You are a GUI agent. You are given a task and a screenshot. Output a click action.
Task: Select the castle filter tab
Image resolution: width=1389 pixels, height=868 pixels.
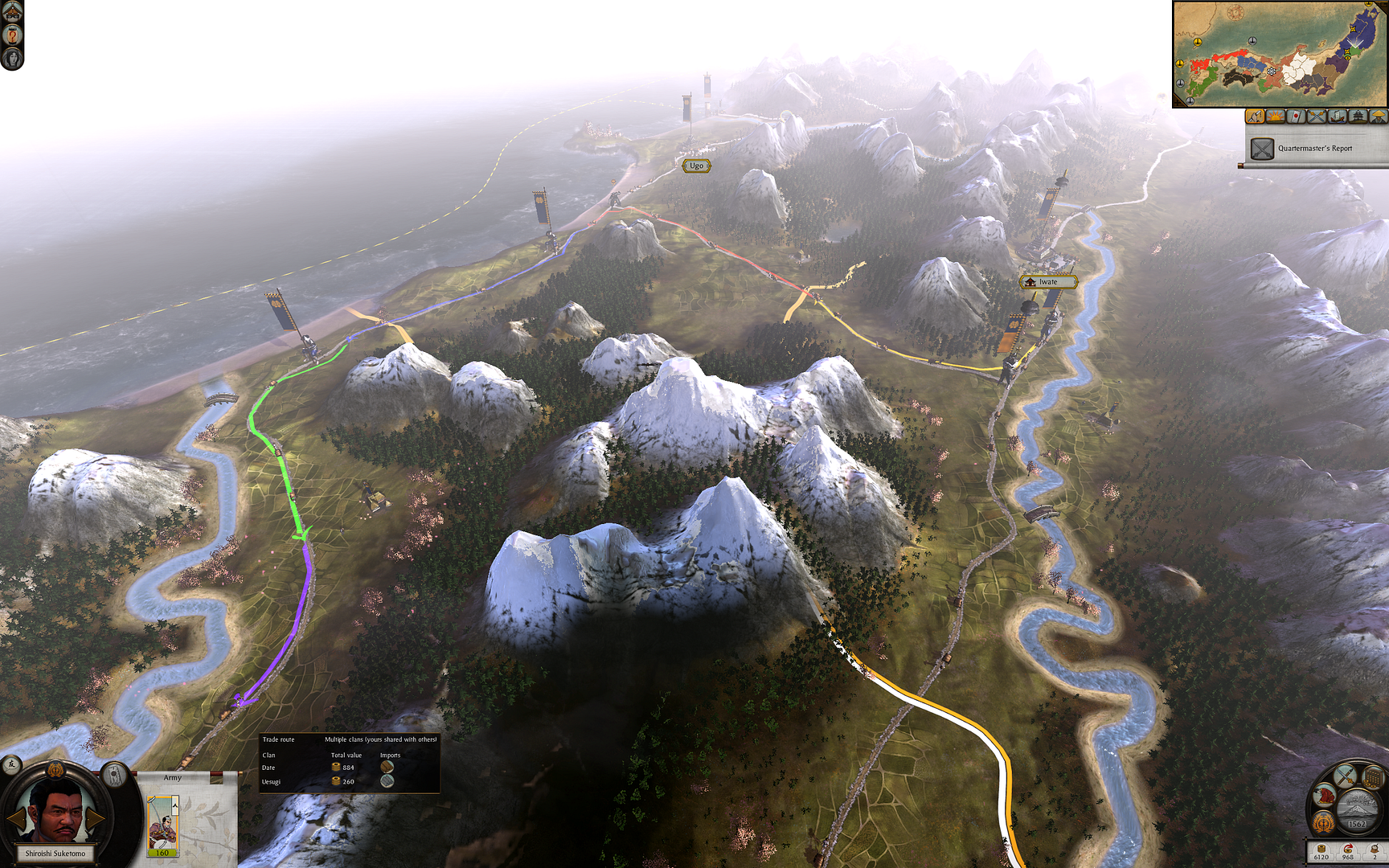[x=1358, y=117]
